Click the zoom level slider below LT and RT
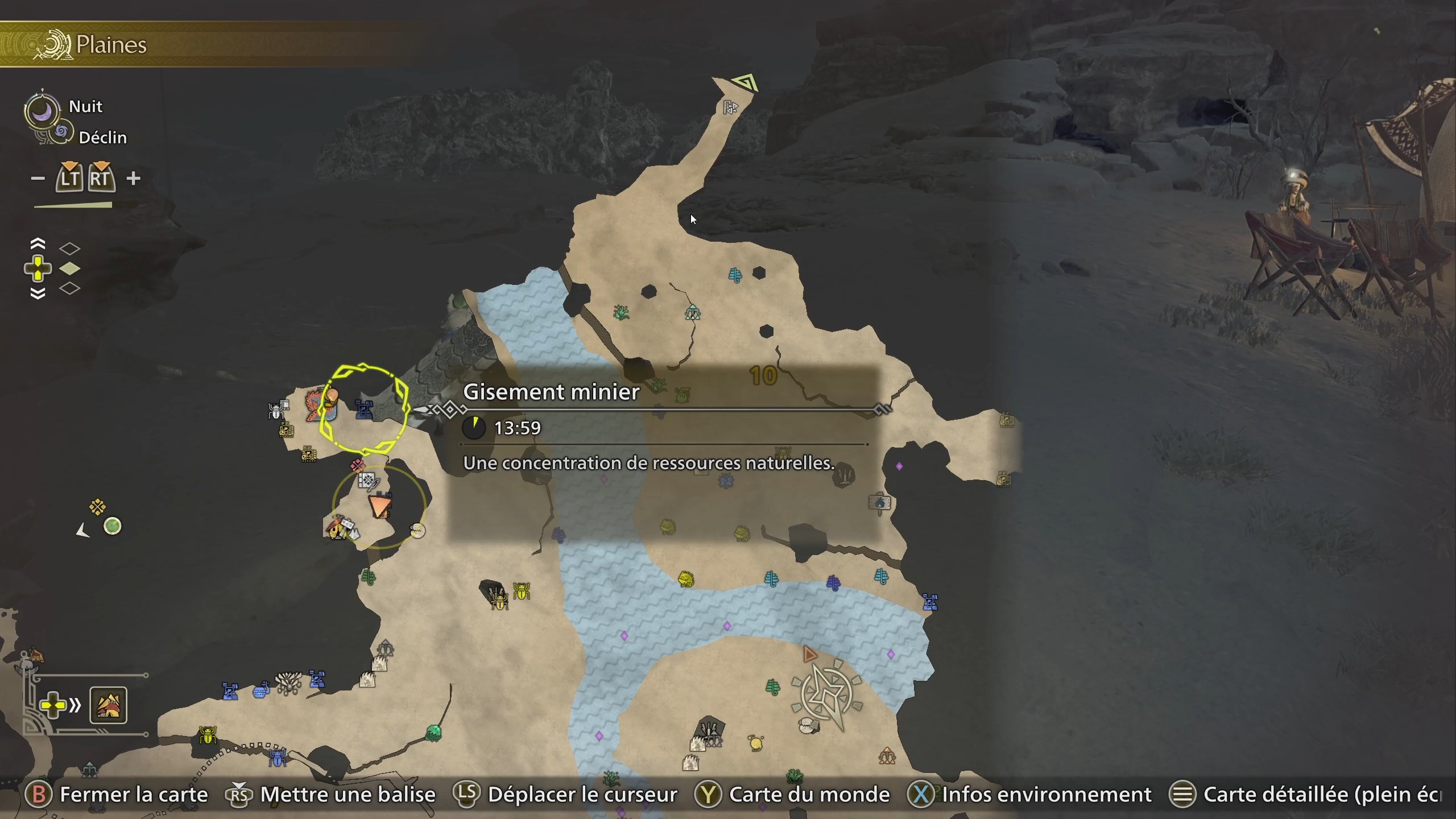This screenshot has height=819, width=1456. click(x=73, y=206)
